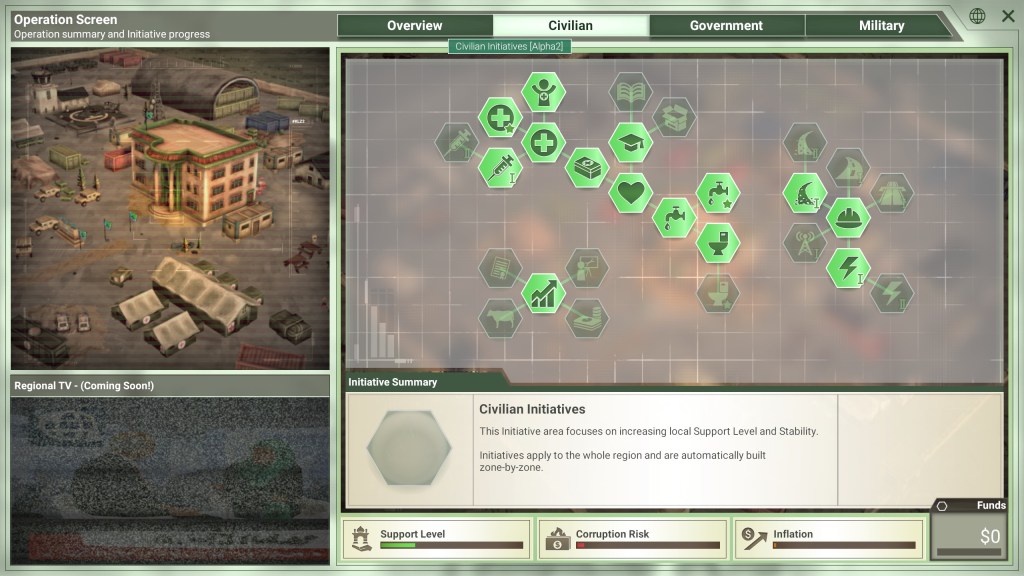Choose the toilet sanitation initiative

point(717,241)
